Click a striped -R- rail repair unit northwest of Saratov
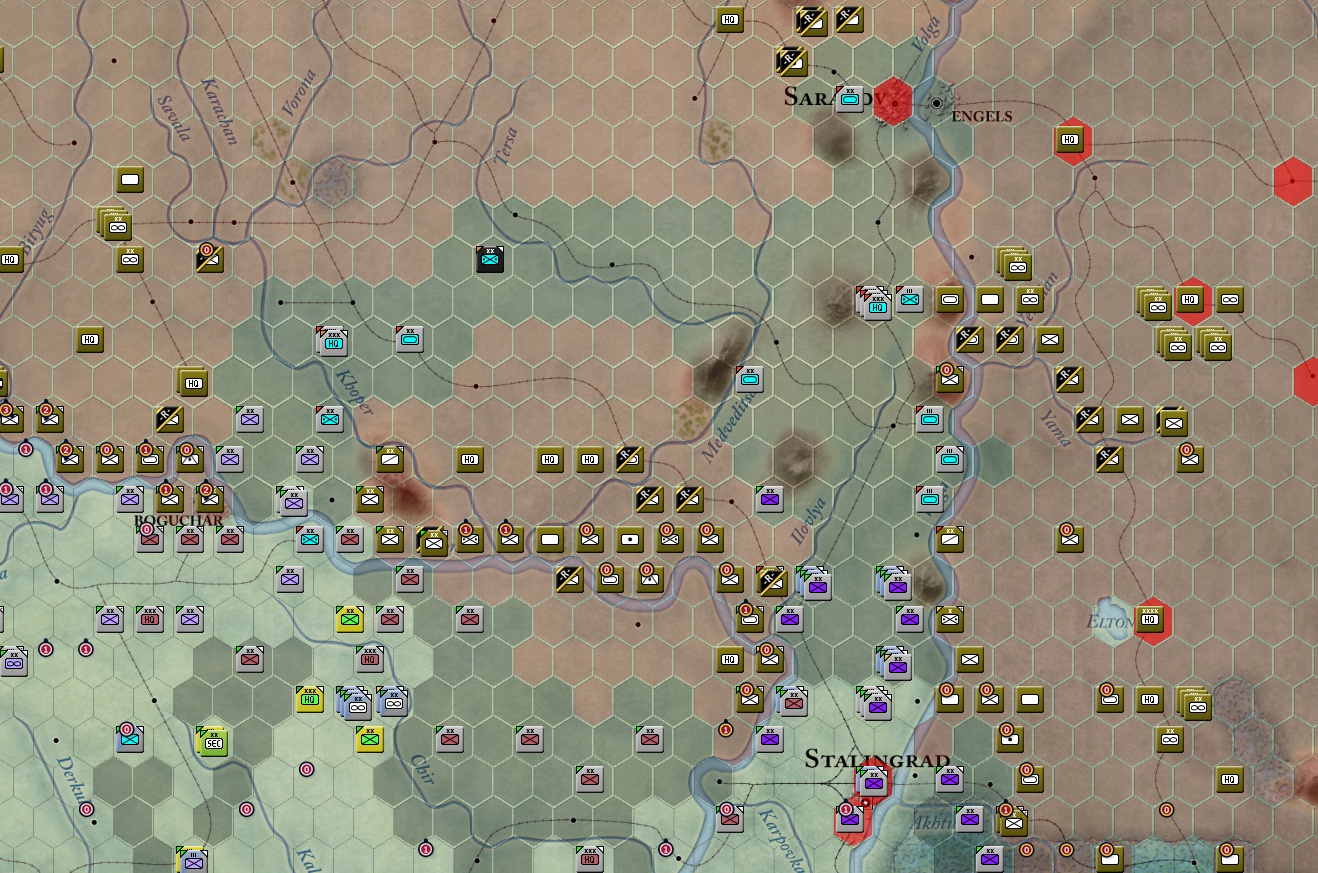The height and width of the screenshot is (873, 1318). coord(790,60)
